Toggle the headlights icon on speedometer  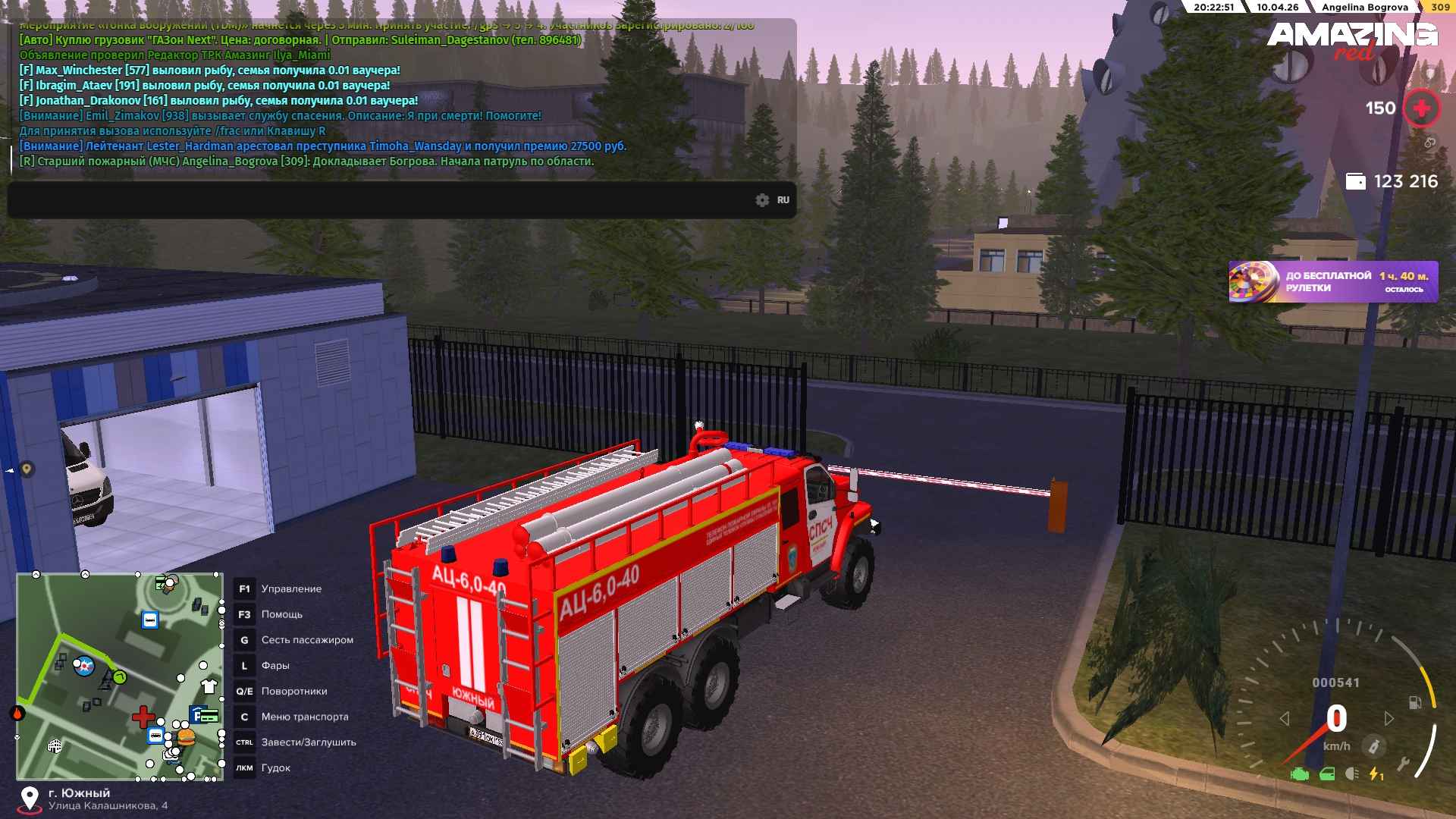click(x=1351, y=774)
